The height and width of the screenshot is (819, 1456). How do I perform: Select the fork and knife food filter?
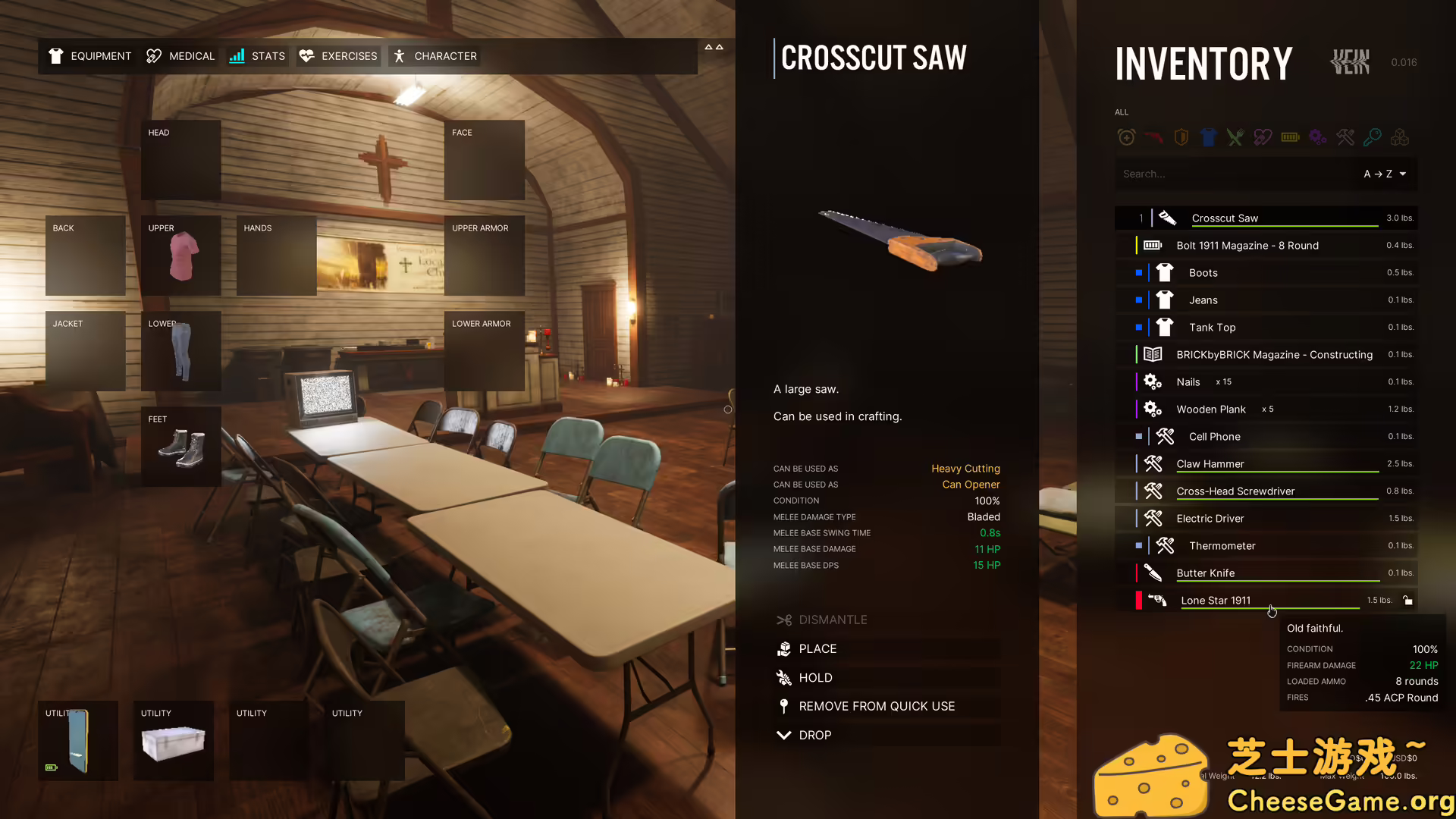[x=1235, y=137]
